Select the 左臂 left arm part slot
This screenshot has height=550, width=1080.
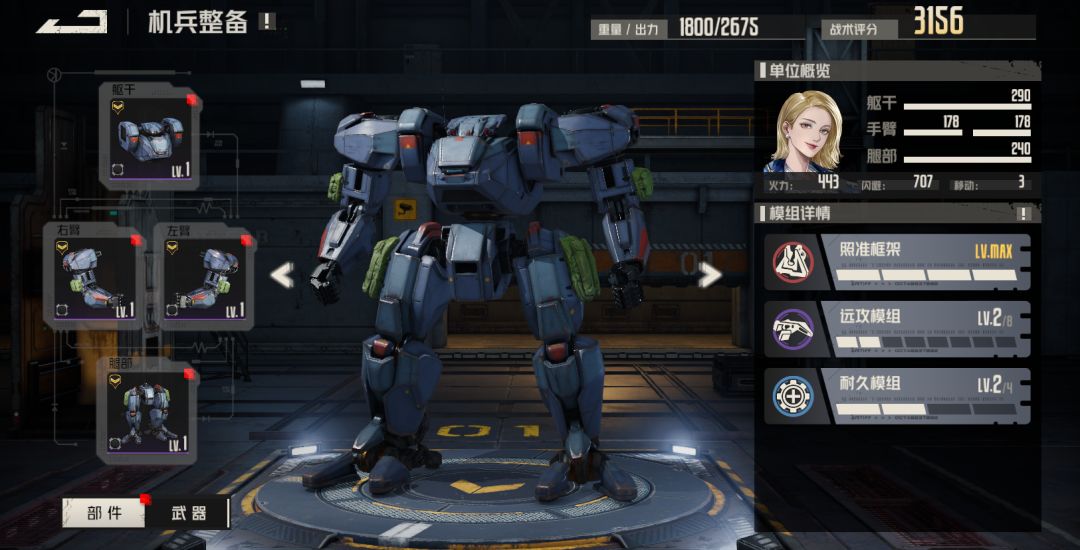[x=204, y=276]
